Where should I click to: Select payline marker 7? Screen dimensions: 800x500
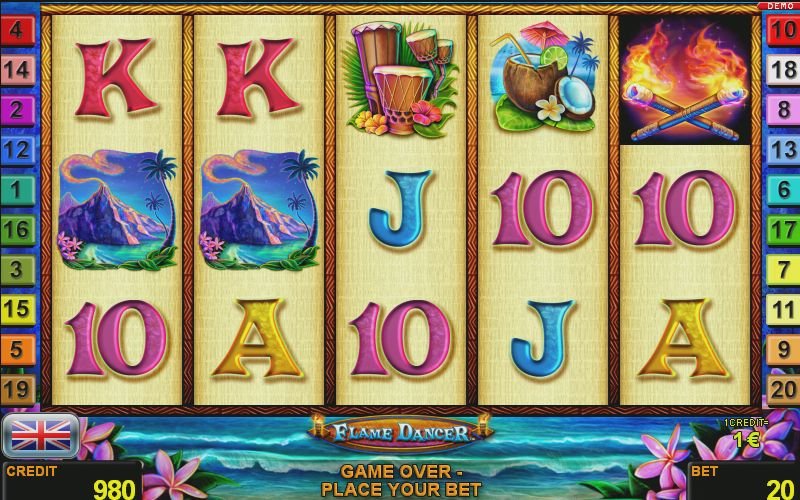pyautogui.click(x=782, y=269)
